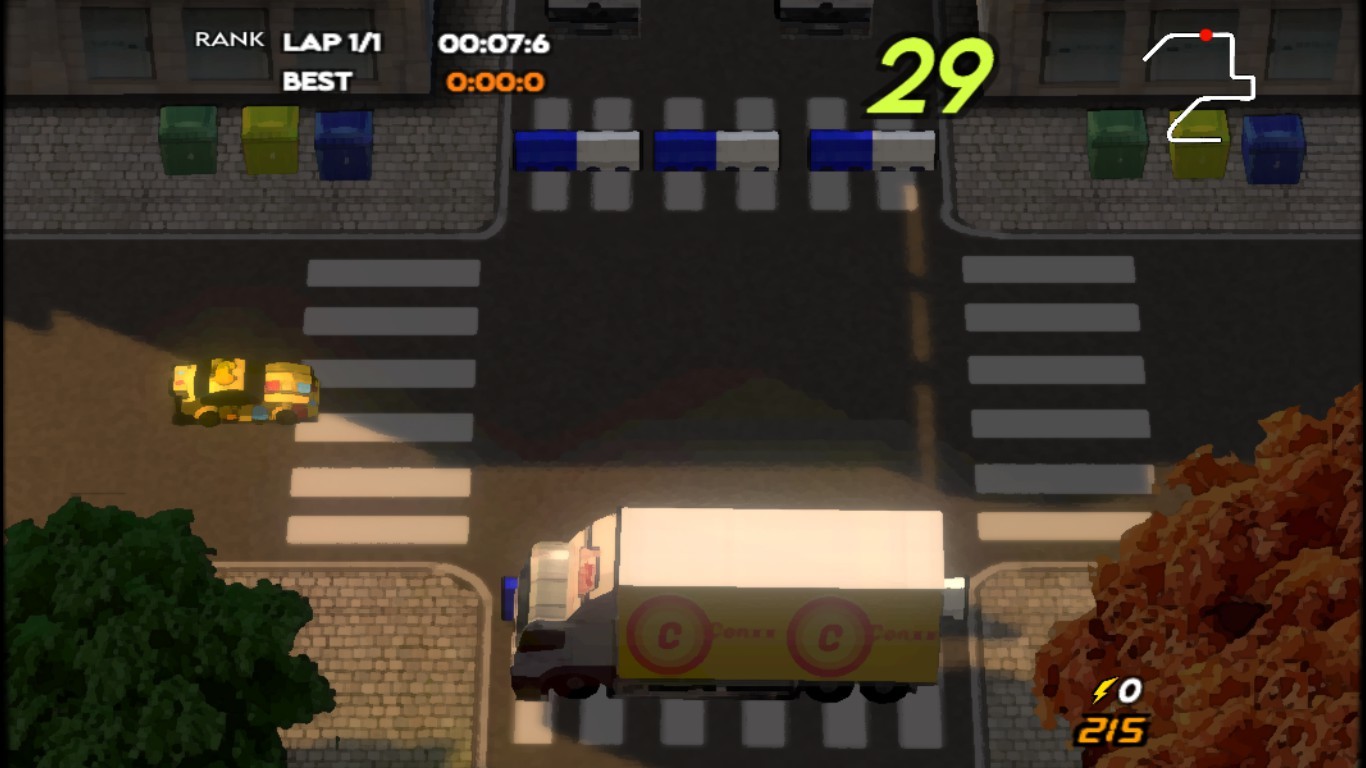Click the lightning boost icon
Image resolution: width=1366 pixels, height=768 pixels.
pos(1104,690)
